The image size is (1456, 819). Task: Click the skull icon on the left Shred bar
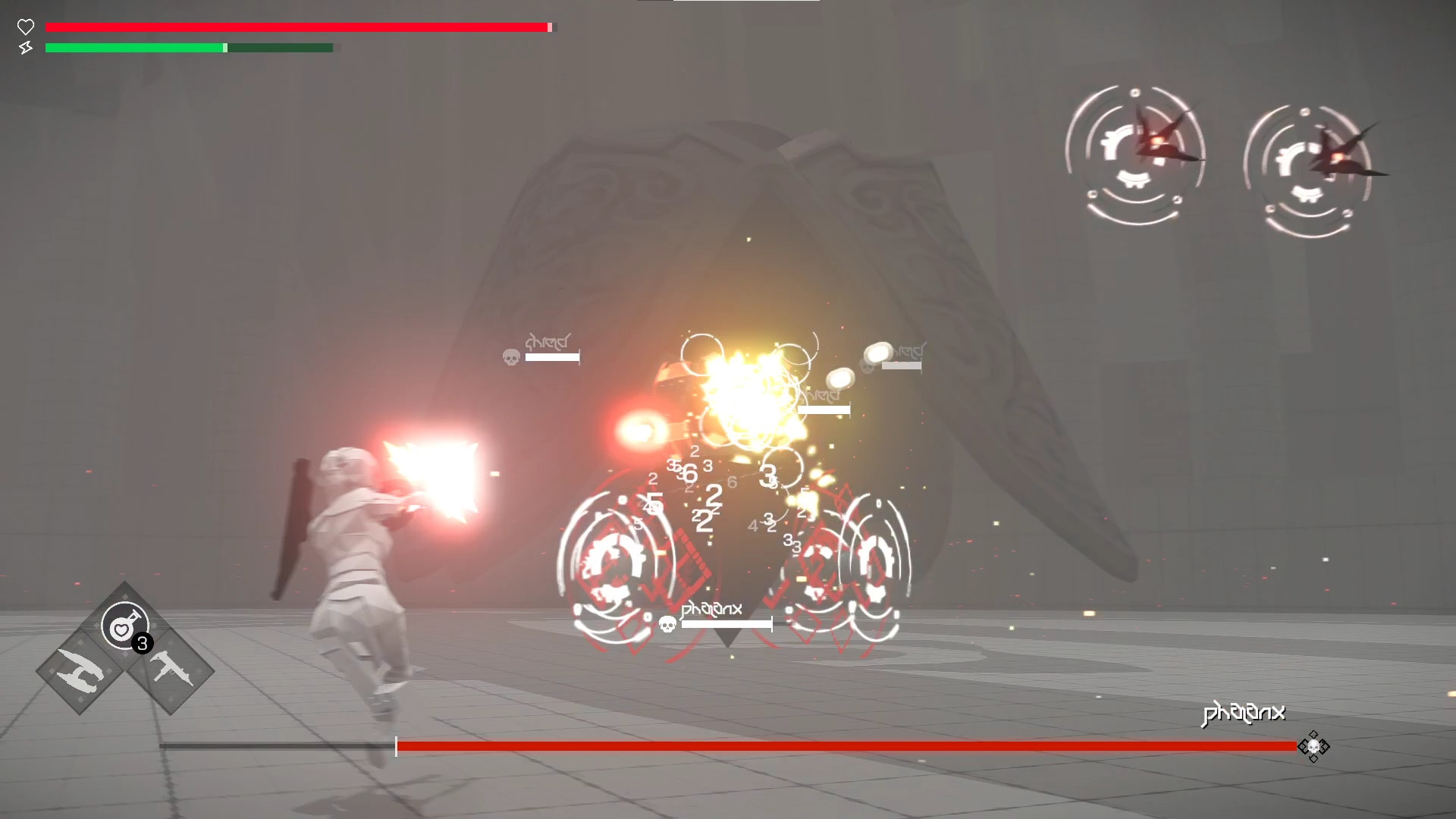[510, 357]
